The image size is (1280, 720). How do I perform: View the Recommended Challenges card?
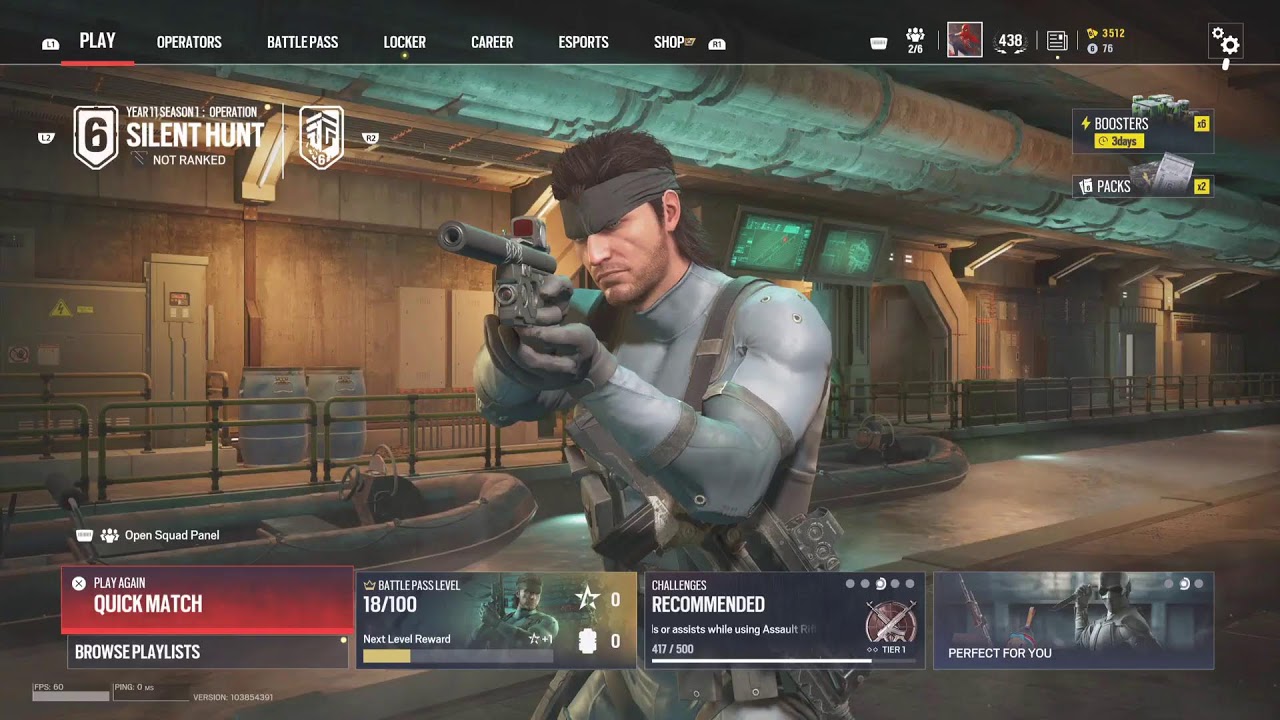click(x=784, y=620)
